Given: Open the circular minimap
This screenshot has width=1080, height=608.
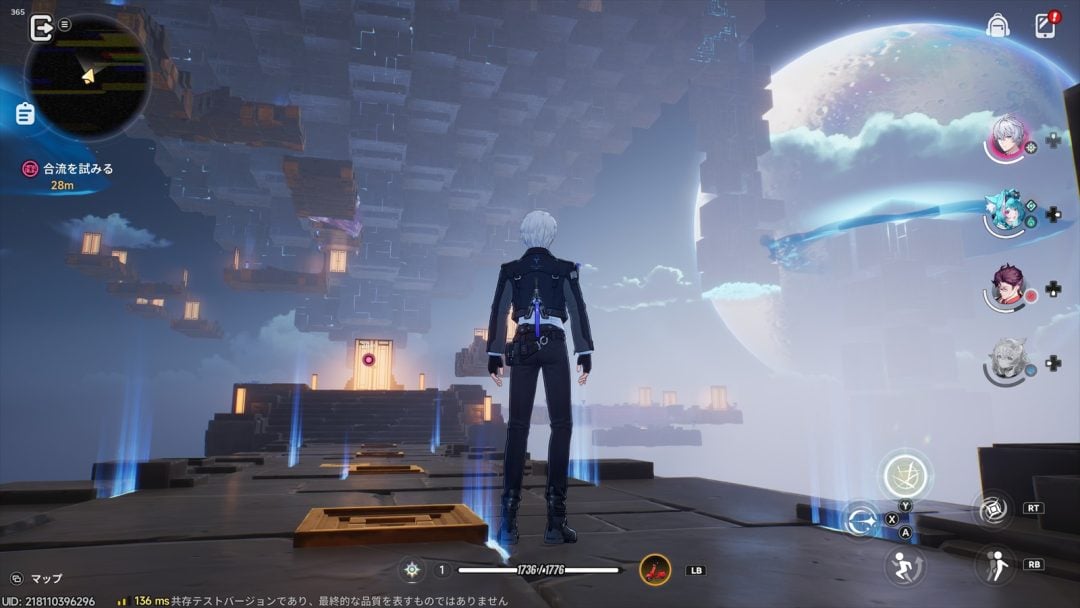Looking at the screenshot, I should 88,75.
